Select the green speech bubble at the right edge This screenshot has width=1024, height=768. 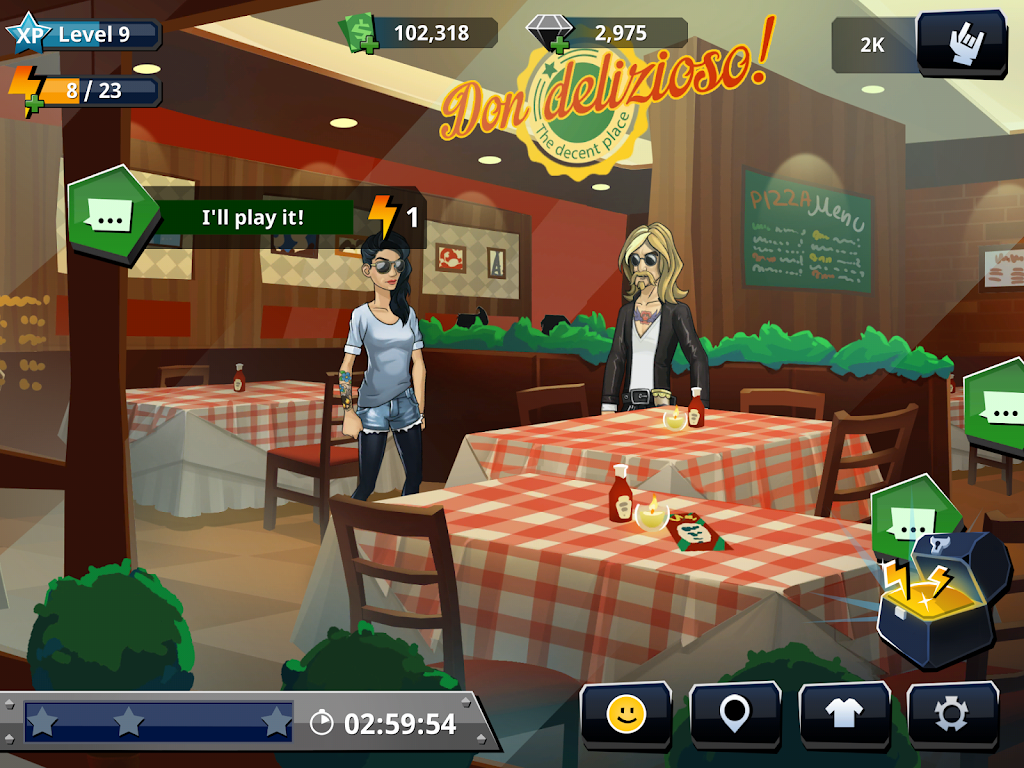[997, 405]
